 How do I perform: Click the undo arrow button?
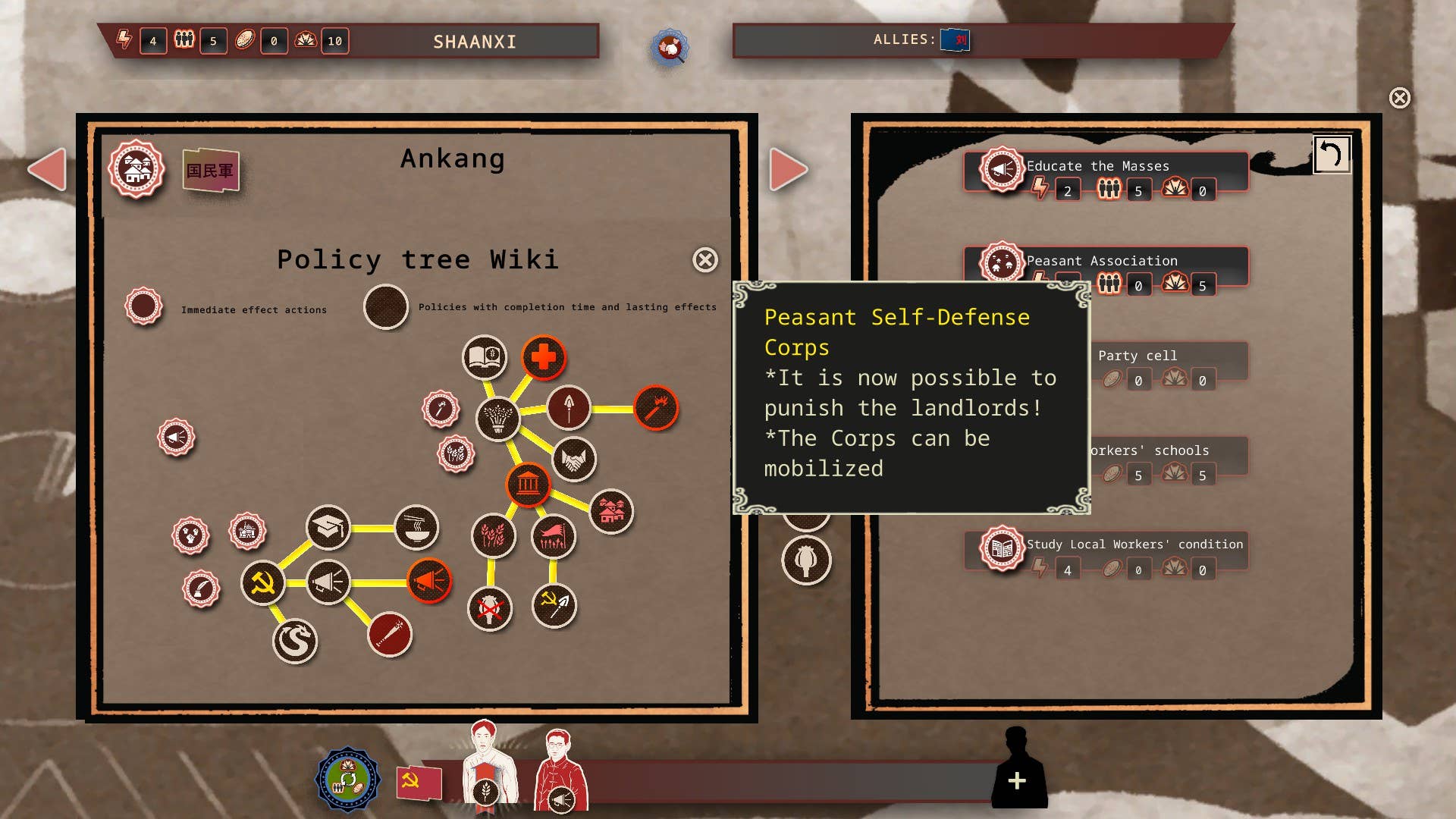pyautogui.click(x=1332, y=155)
